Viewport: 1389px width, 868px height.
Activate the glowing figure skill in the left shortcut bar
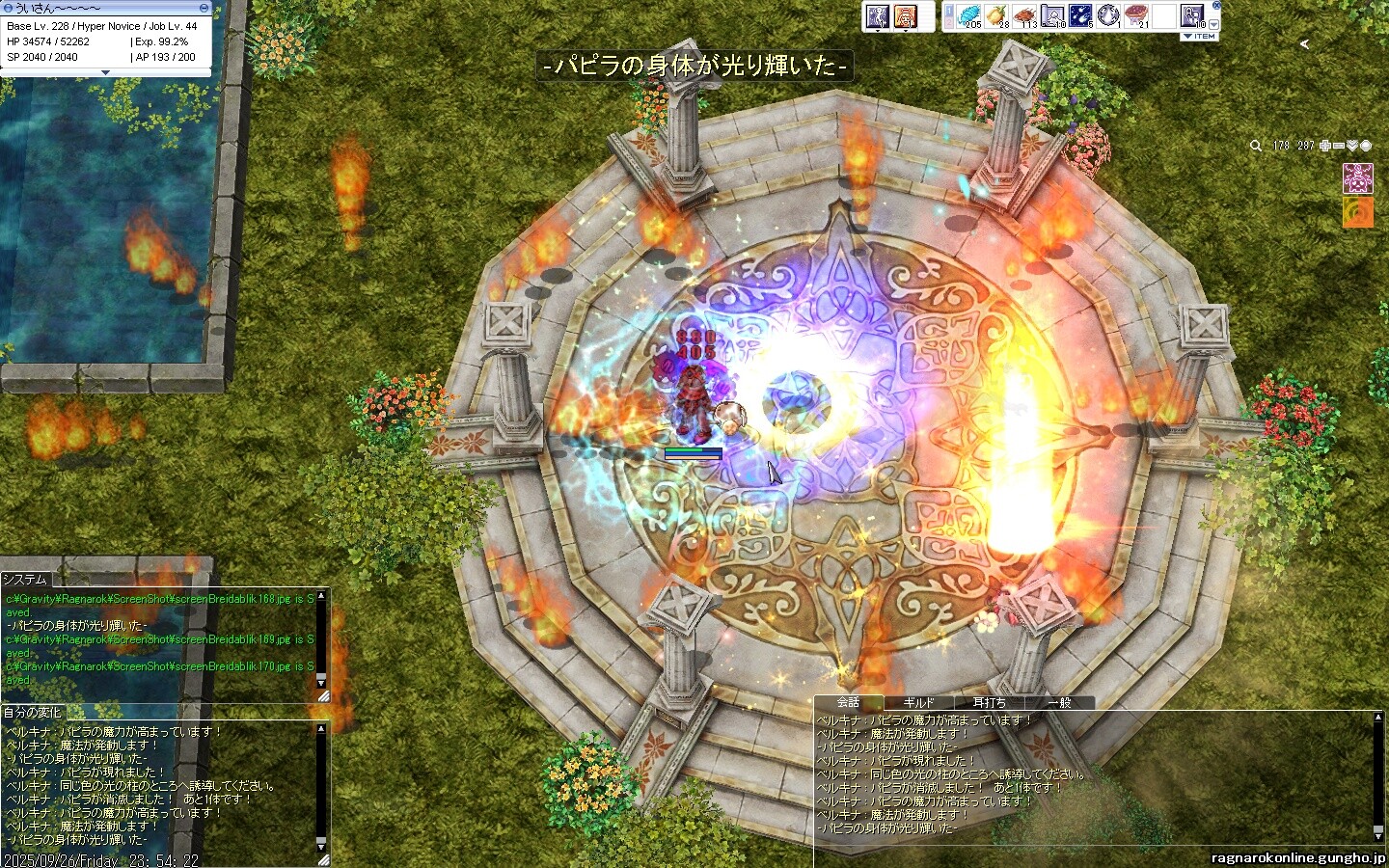coord(877,16)
